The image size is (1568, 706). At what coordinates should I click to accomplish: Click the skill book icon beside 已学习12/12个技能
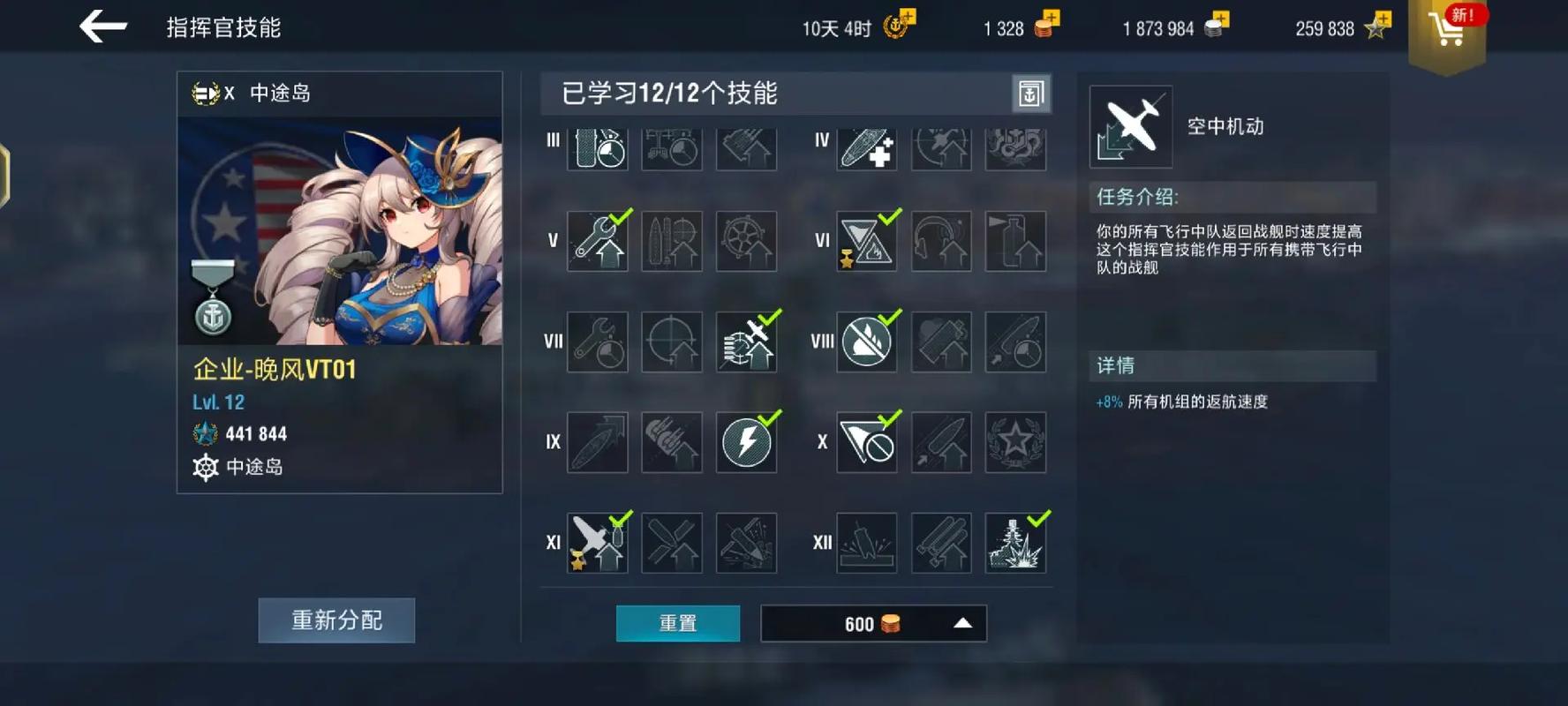click(x=1033, y=94)
